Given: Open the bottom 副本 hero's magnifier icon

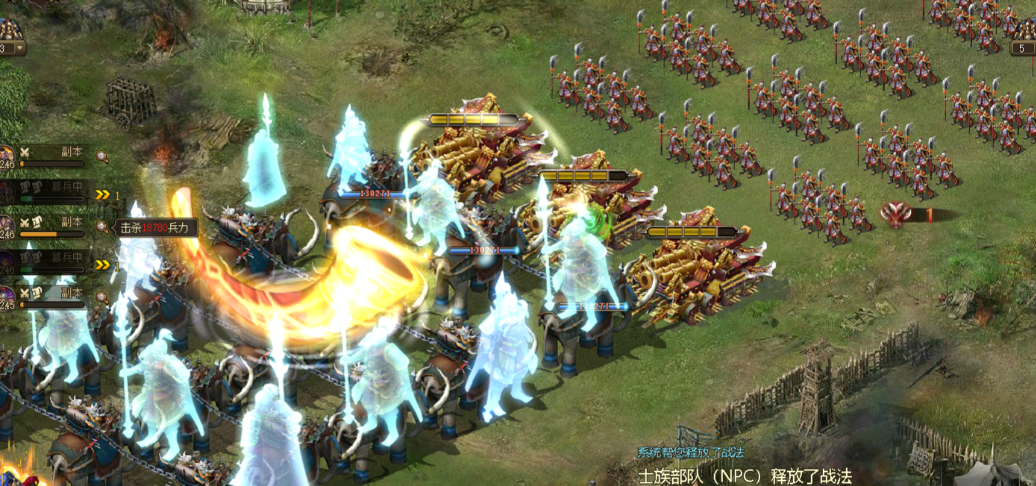Looking at the screenshot, I should coord(102,296).
